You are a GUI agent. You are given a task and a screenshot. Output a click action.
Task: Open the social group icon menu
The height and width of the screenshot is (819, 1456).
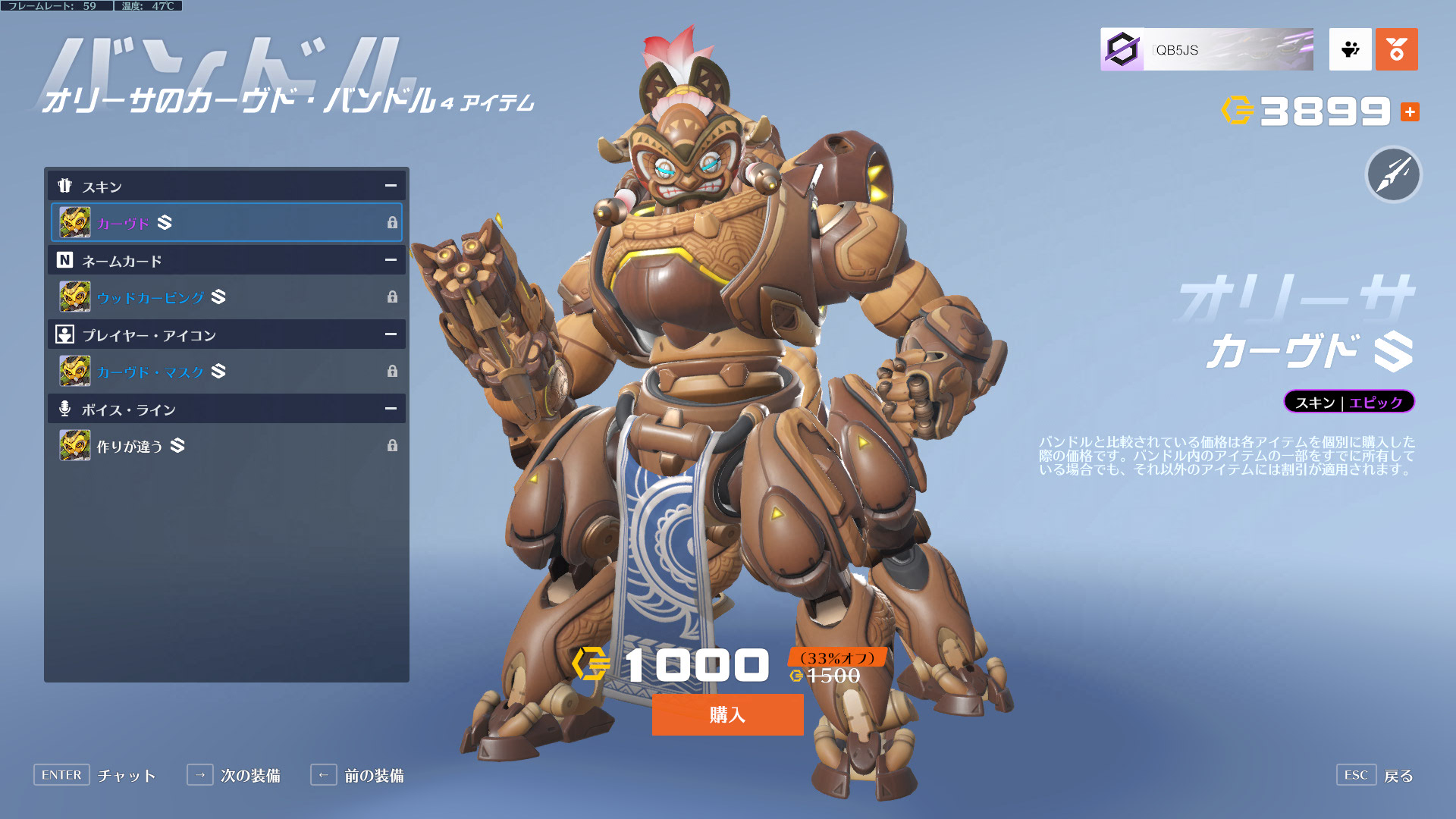[x=1350, y=50]
